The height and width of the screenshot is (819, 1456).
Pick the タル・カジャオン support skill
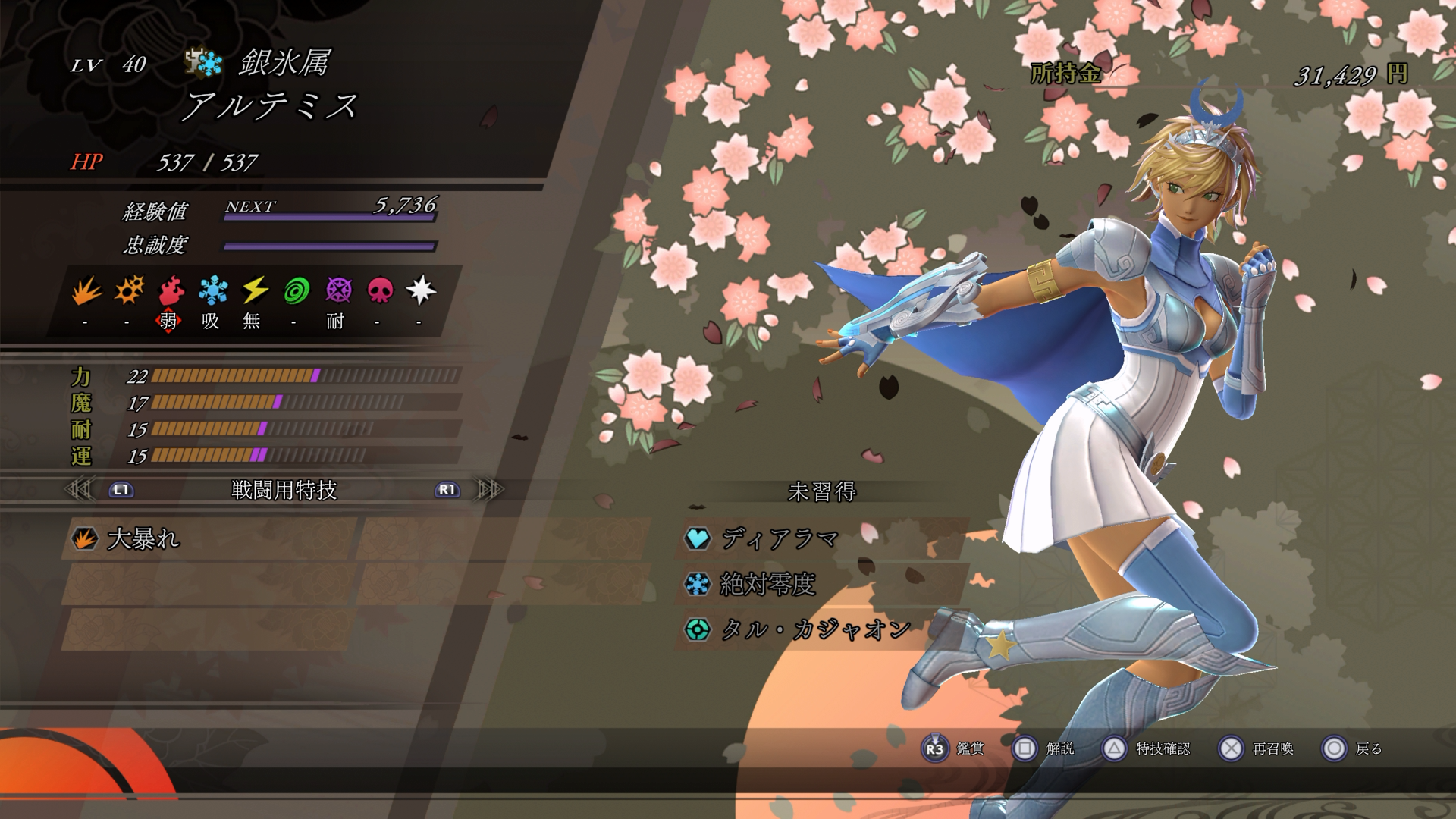(815, 629)
